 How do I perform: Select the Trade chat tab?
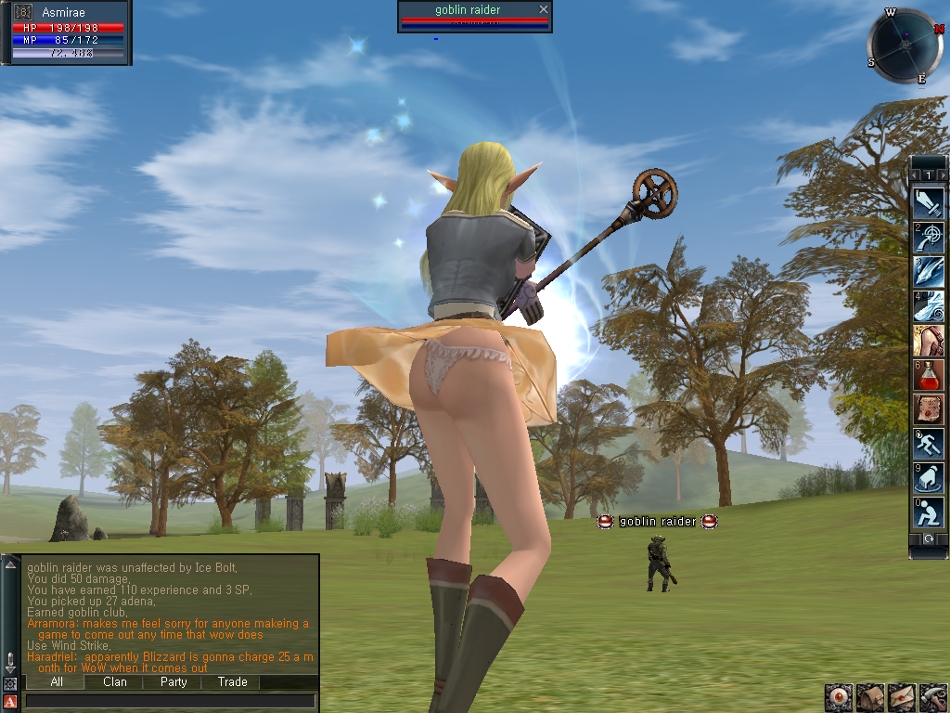click(233, 682)
